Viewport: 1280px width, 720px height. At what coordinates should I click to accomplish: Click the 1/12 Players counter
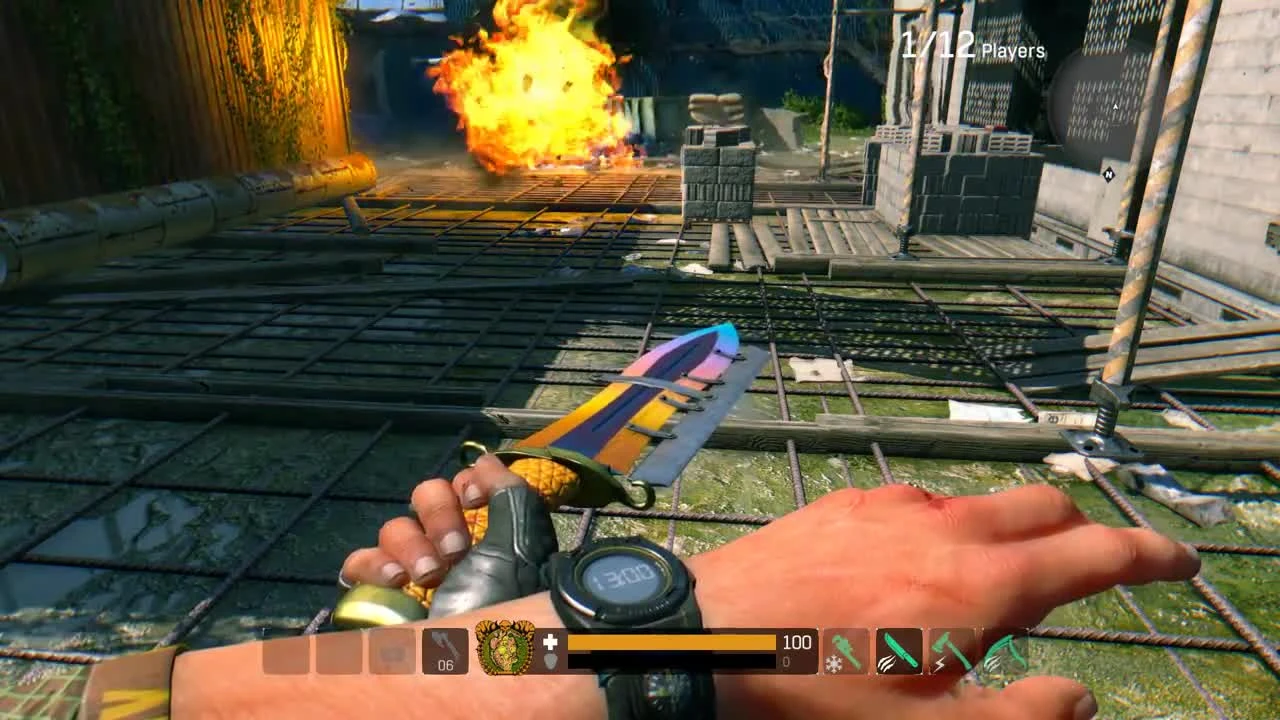pyautogui.click(x=968, y=44)
